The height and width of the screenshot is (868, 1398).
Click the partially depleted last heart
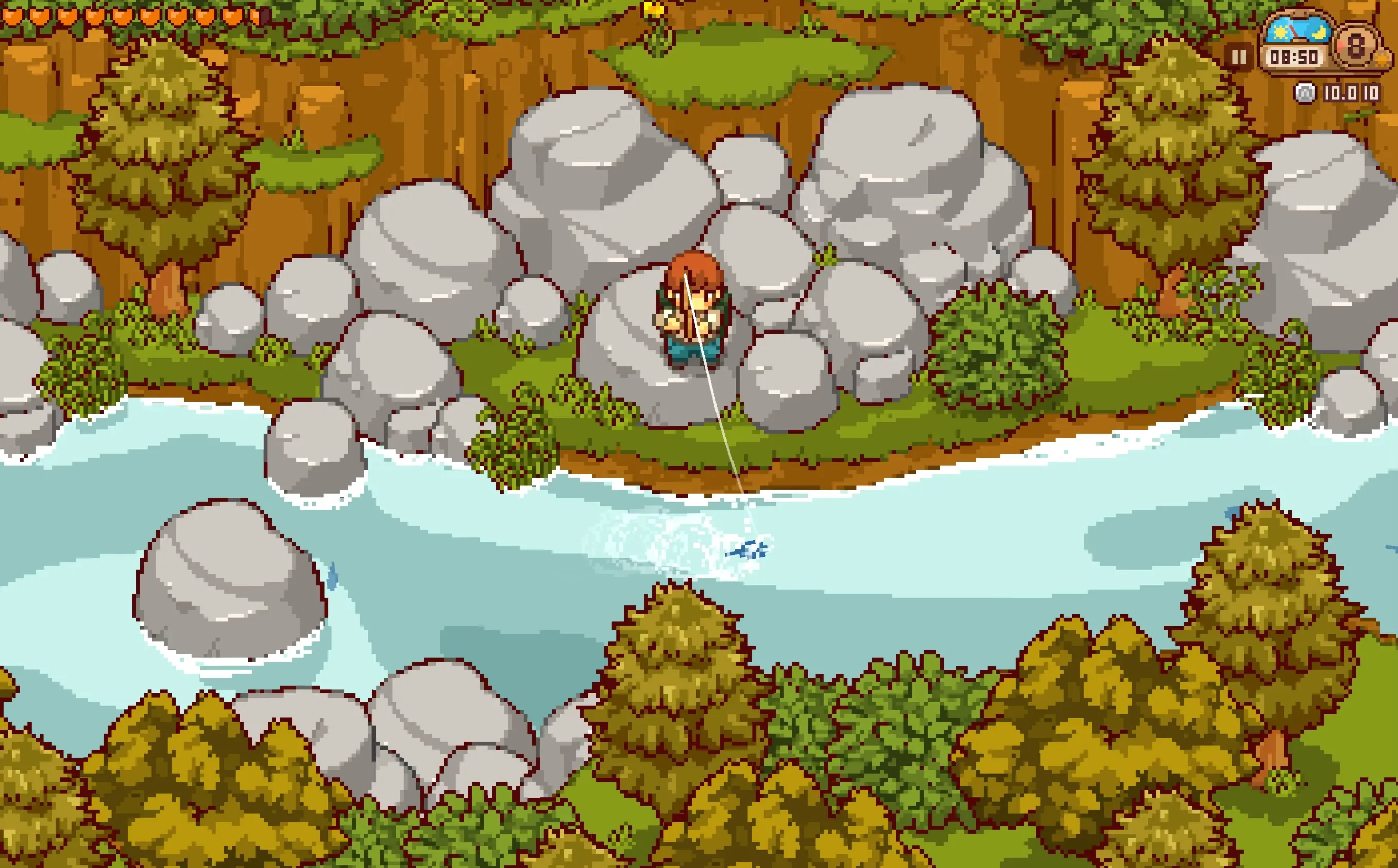pos(260,16)
